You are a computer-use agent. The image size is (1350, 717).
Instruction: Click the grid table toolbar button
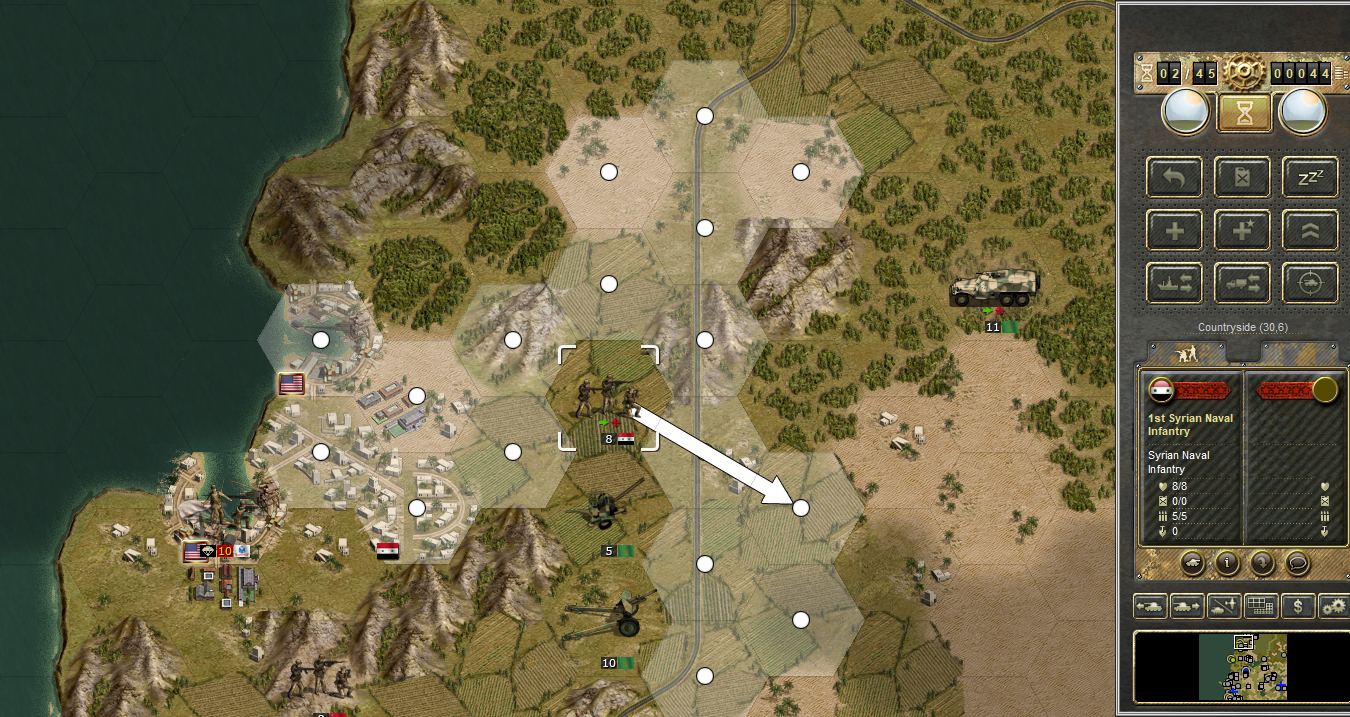pyautogui.click(x=1260, y=606)
